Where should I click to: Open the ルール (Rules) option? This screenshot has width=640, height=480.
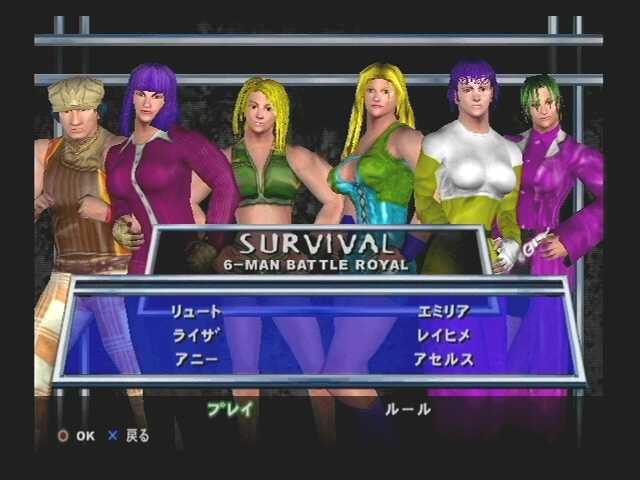(407, 408)
